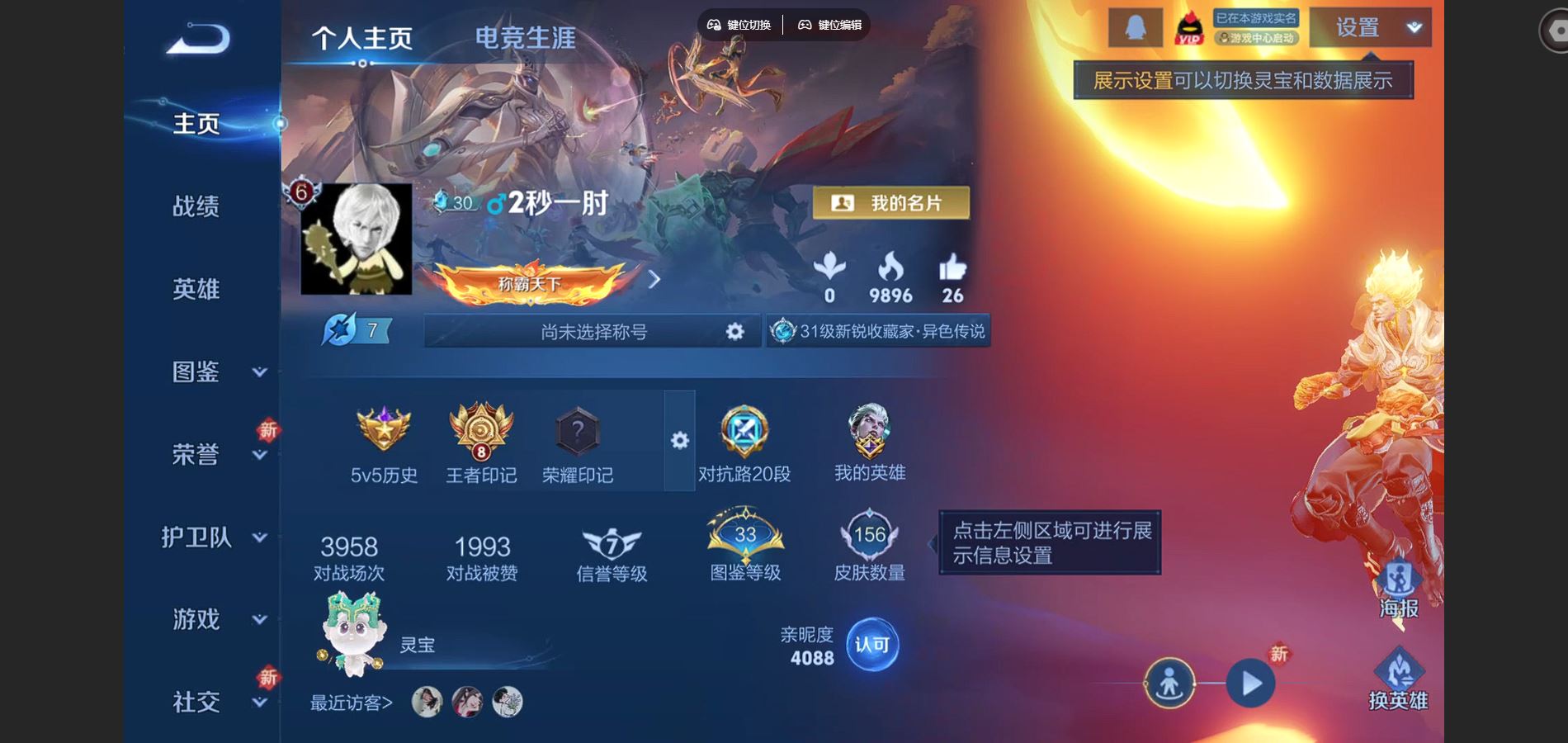Select 战绩 in the left sidebar
Image resolution: width=1568 pixels, height=743 pixels.
click(198, 207)
